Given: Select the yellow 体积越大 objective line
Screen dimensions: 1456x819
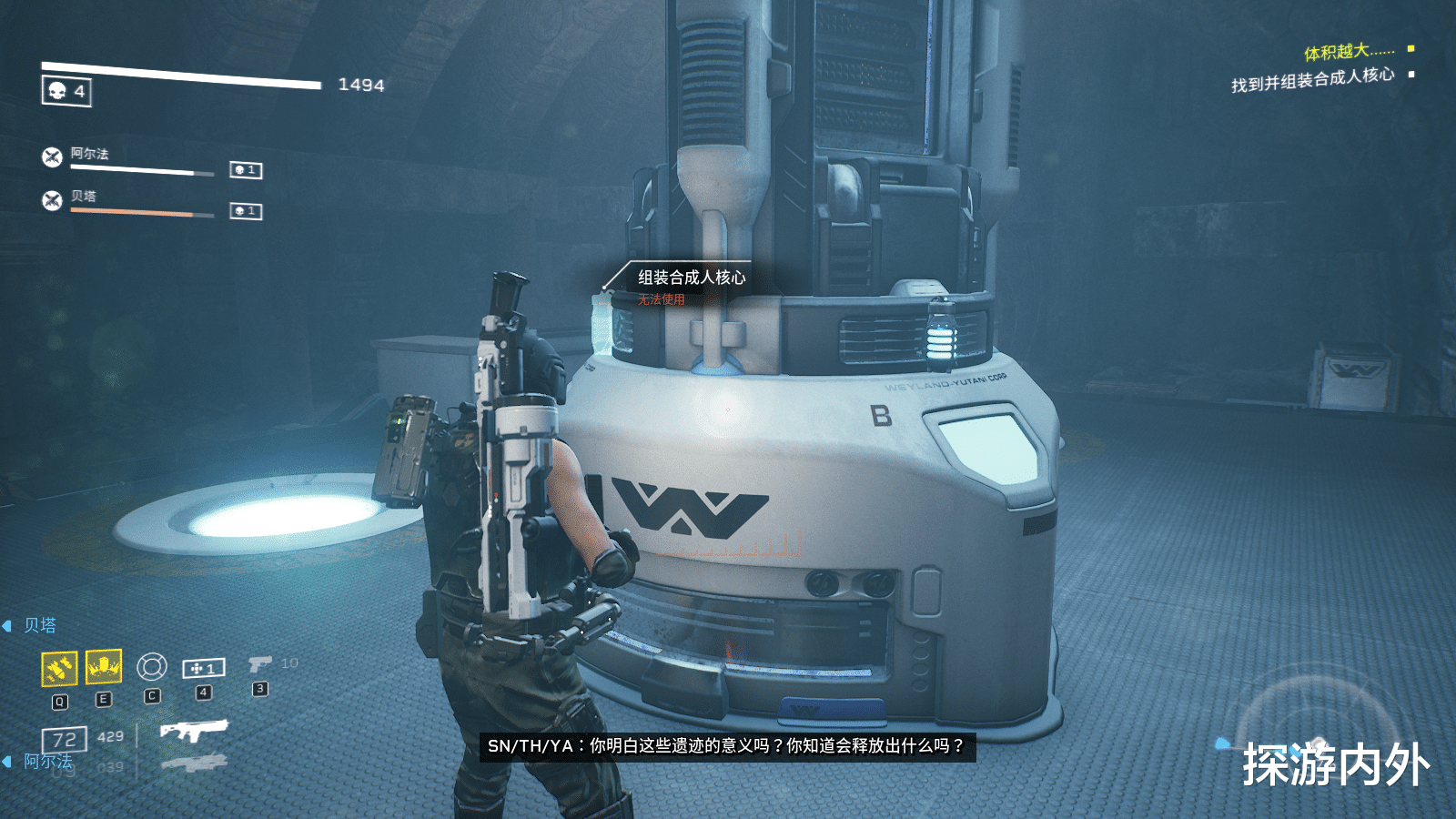Looking at the screenshot, I should [x=1349, y=52].
